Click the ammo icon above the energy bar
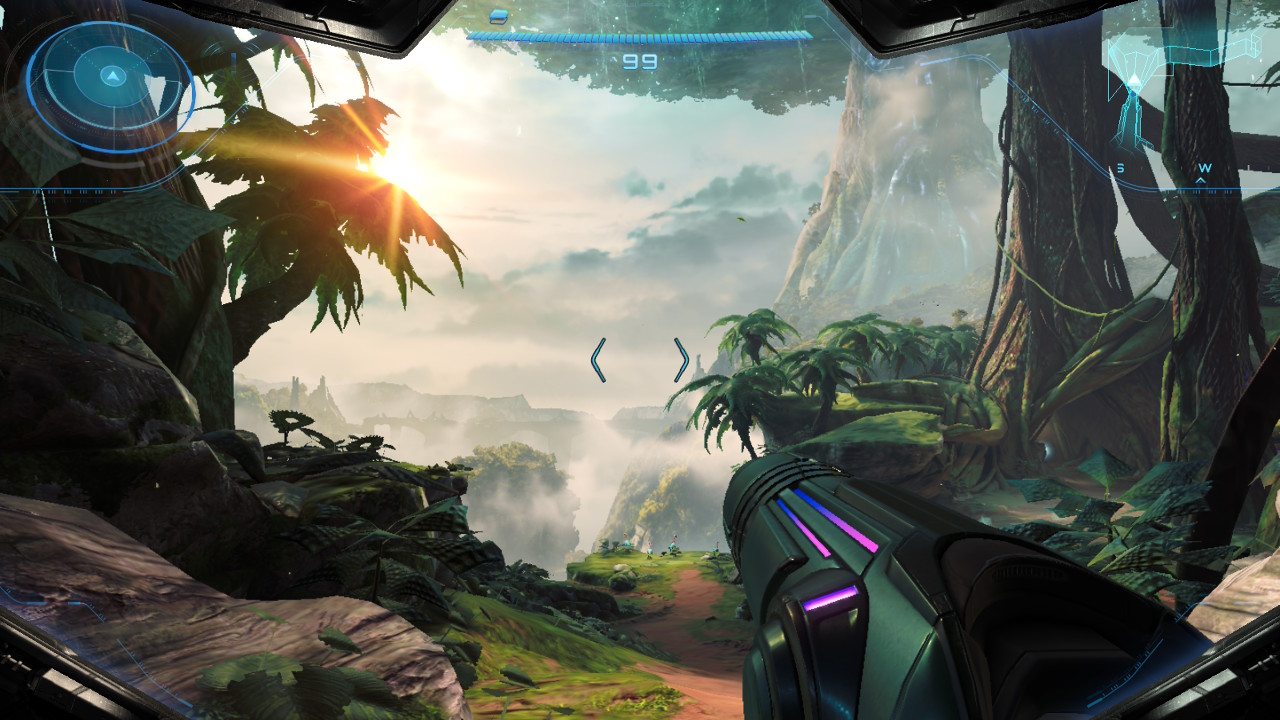The width and height of the screenshot is (1280, 720). (498, 18)
